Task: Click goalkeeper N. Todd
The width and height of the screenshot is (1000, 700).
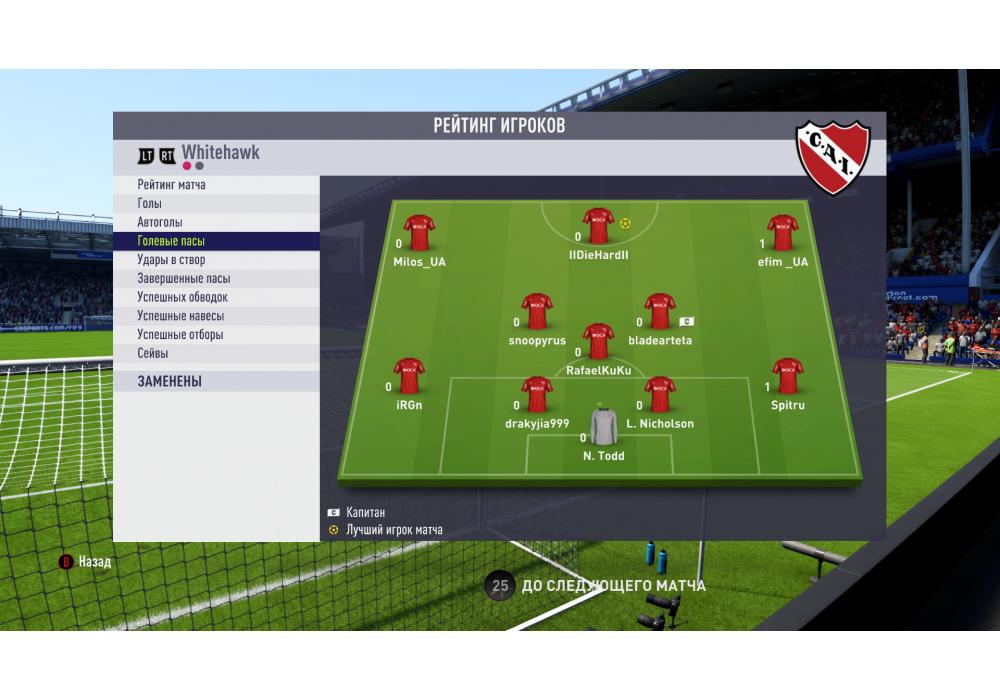Action: coord(604,427)
